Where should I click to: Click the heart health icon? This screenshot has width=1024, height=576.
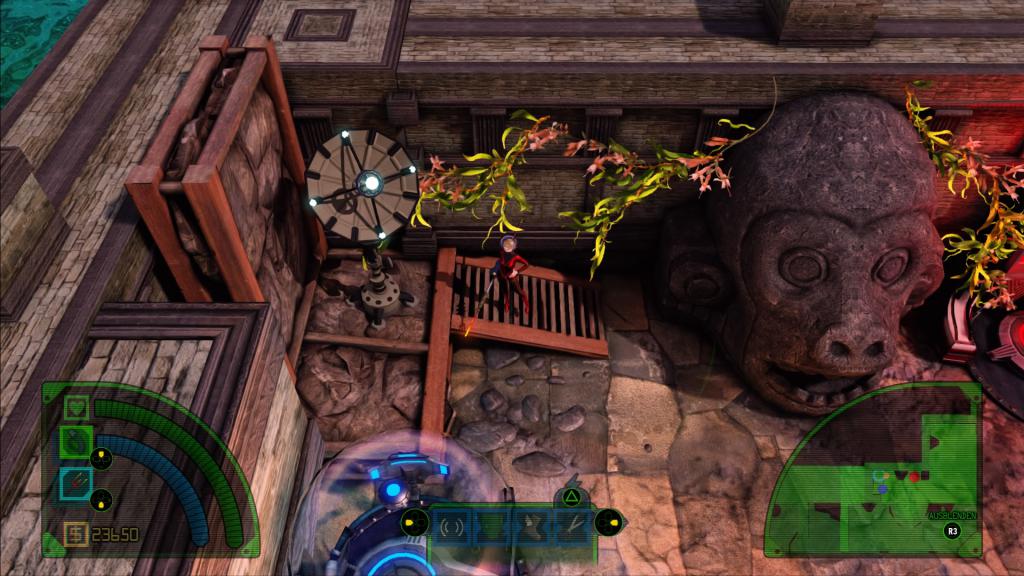coord(77,408)
